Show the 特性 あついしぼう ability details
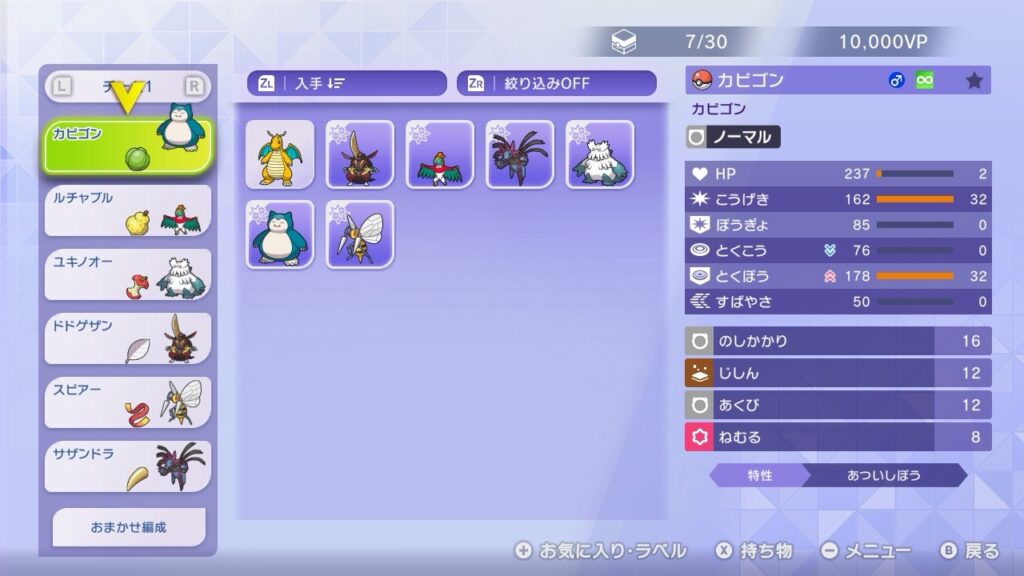1024x576 pixels. coord(838,475)
